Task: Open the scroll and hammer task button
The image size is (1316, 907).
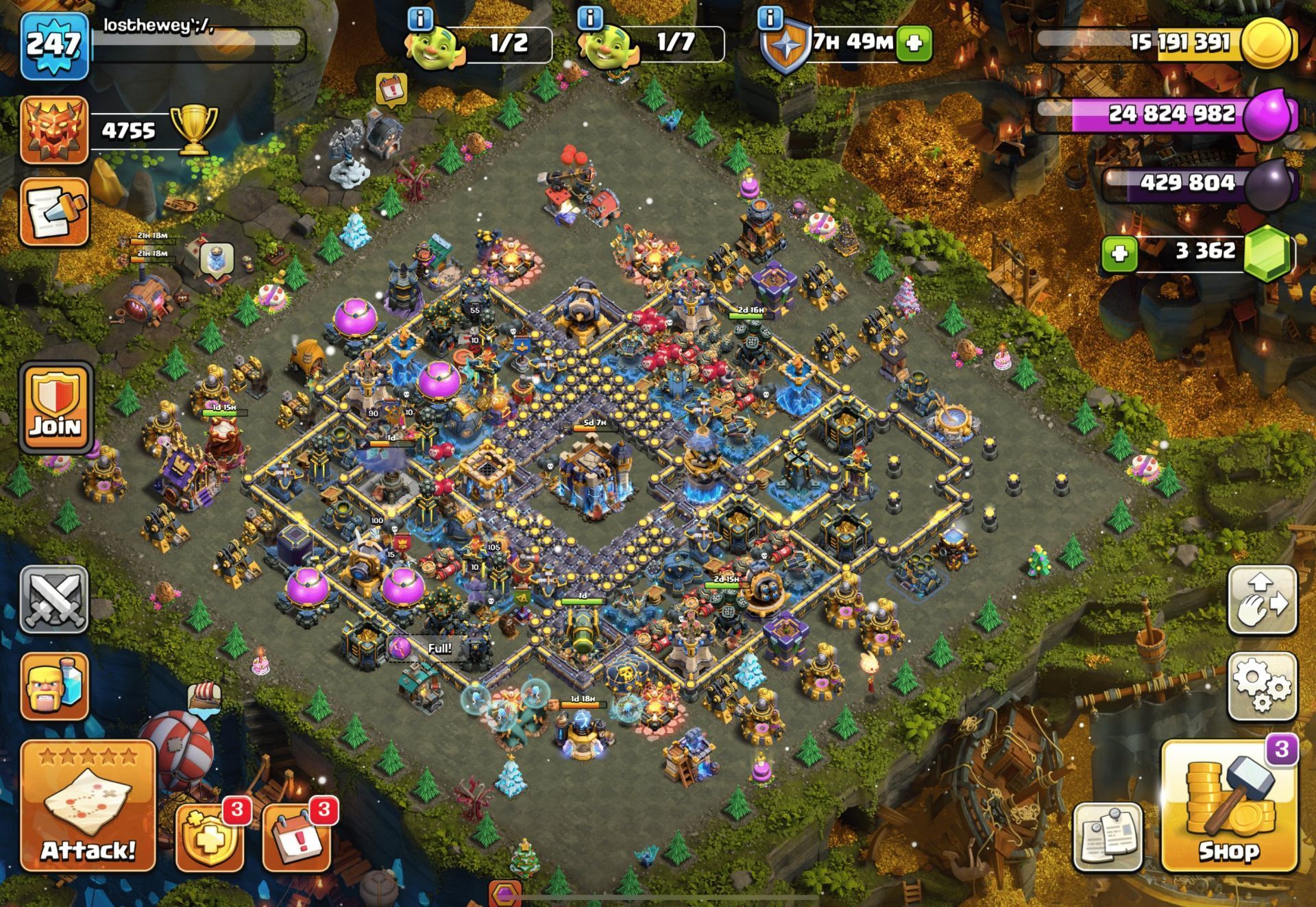Action: pyautogui.click(x=55, y=213)
